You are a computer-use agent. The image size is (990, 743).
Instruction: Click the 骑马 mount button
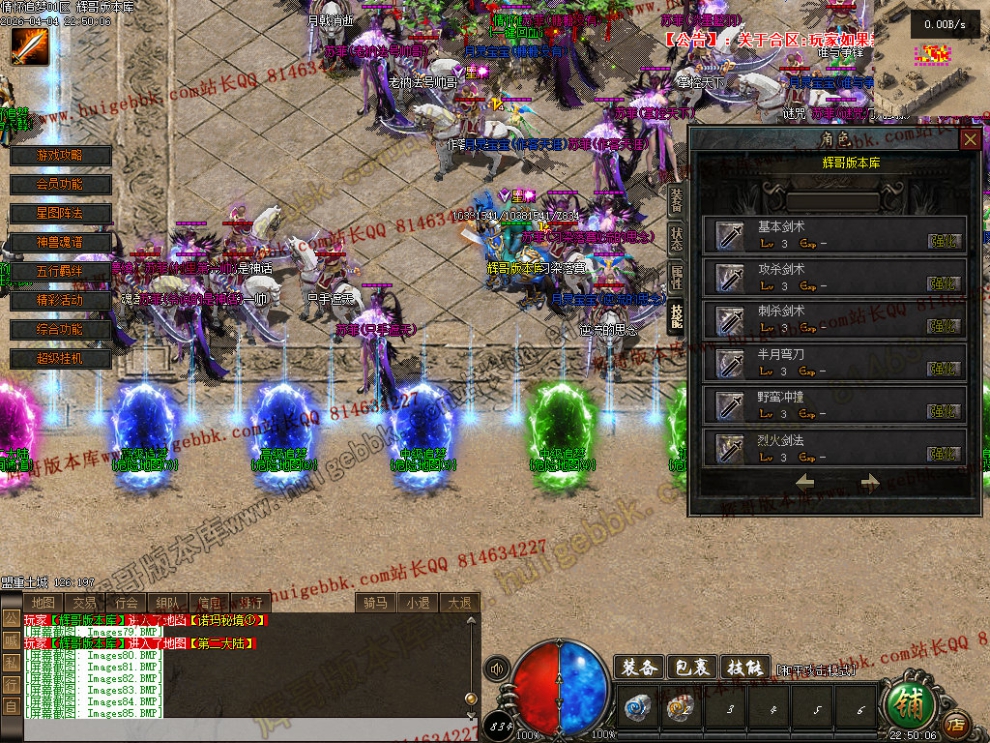tap(375, 602)
